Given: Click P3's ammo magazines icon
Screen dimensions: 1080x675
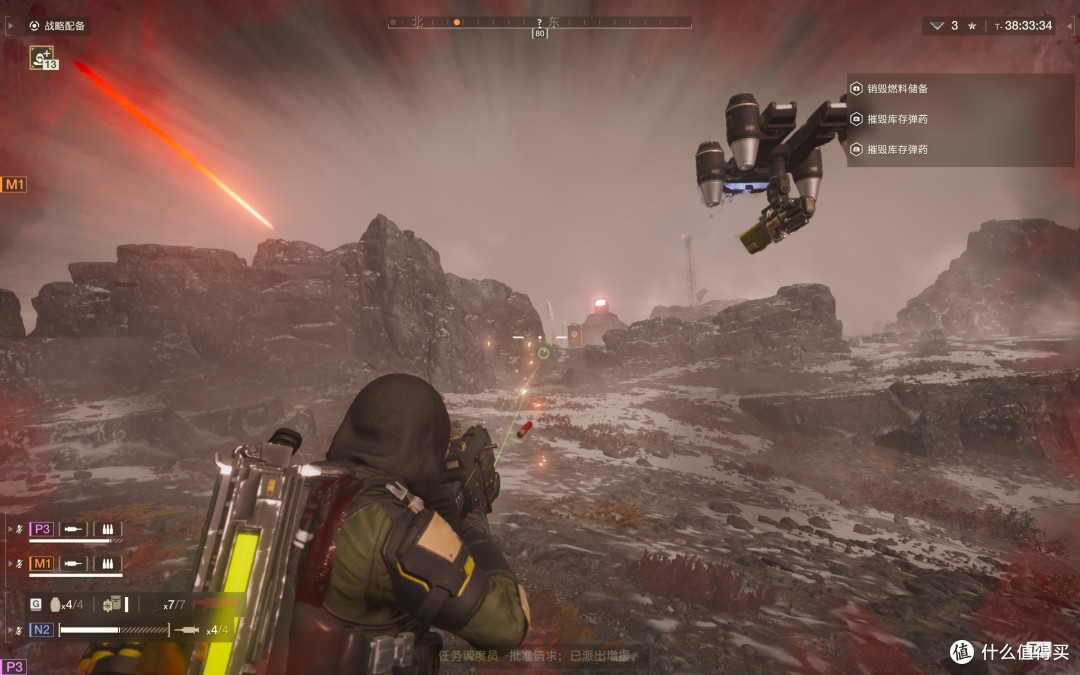Looking at the screenshot, I should point(107,529).
